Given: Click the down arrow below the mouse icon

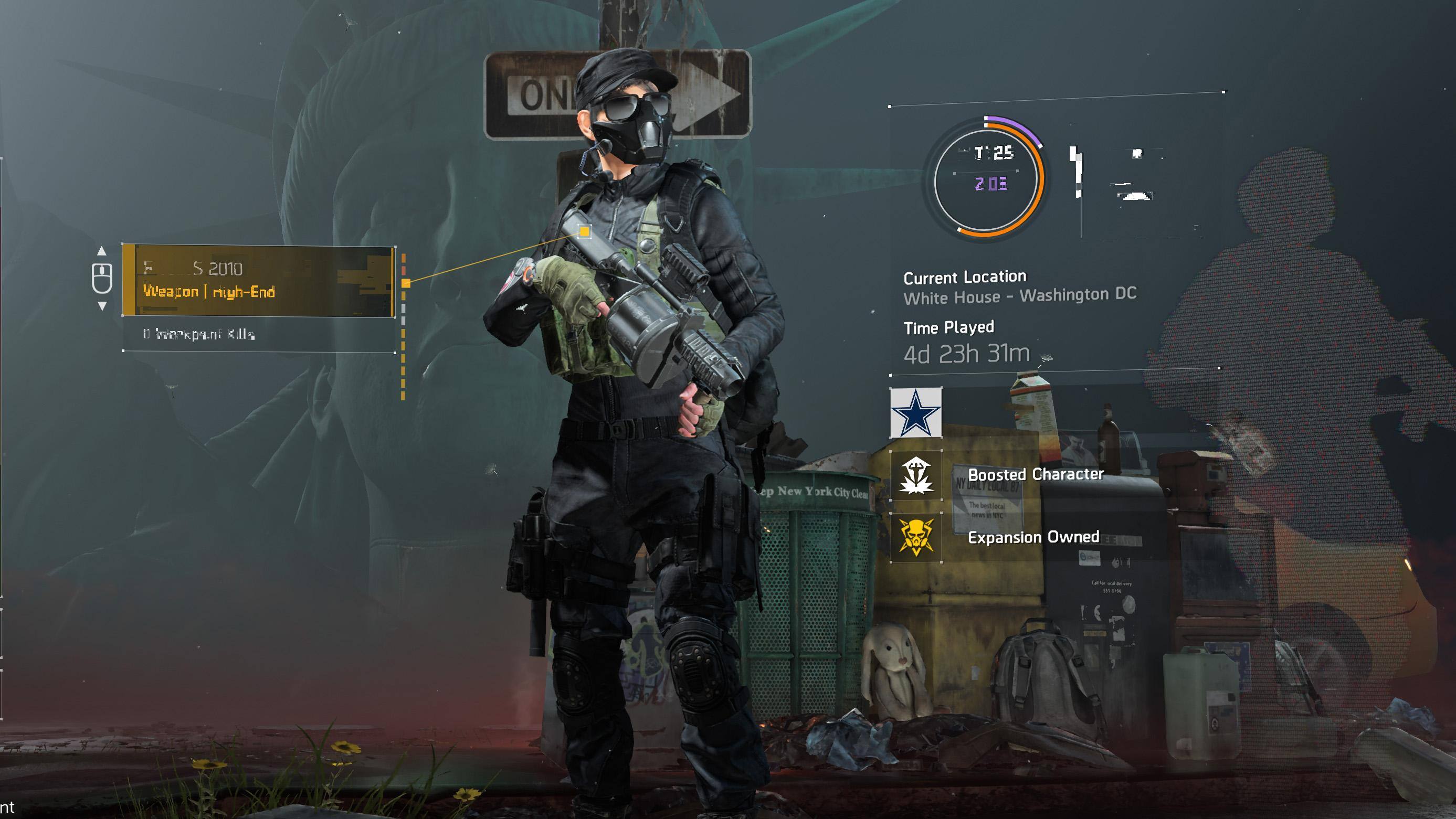Looking at the screenshot, I should pos(102,306).
